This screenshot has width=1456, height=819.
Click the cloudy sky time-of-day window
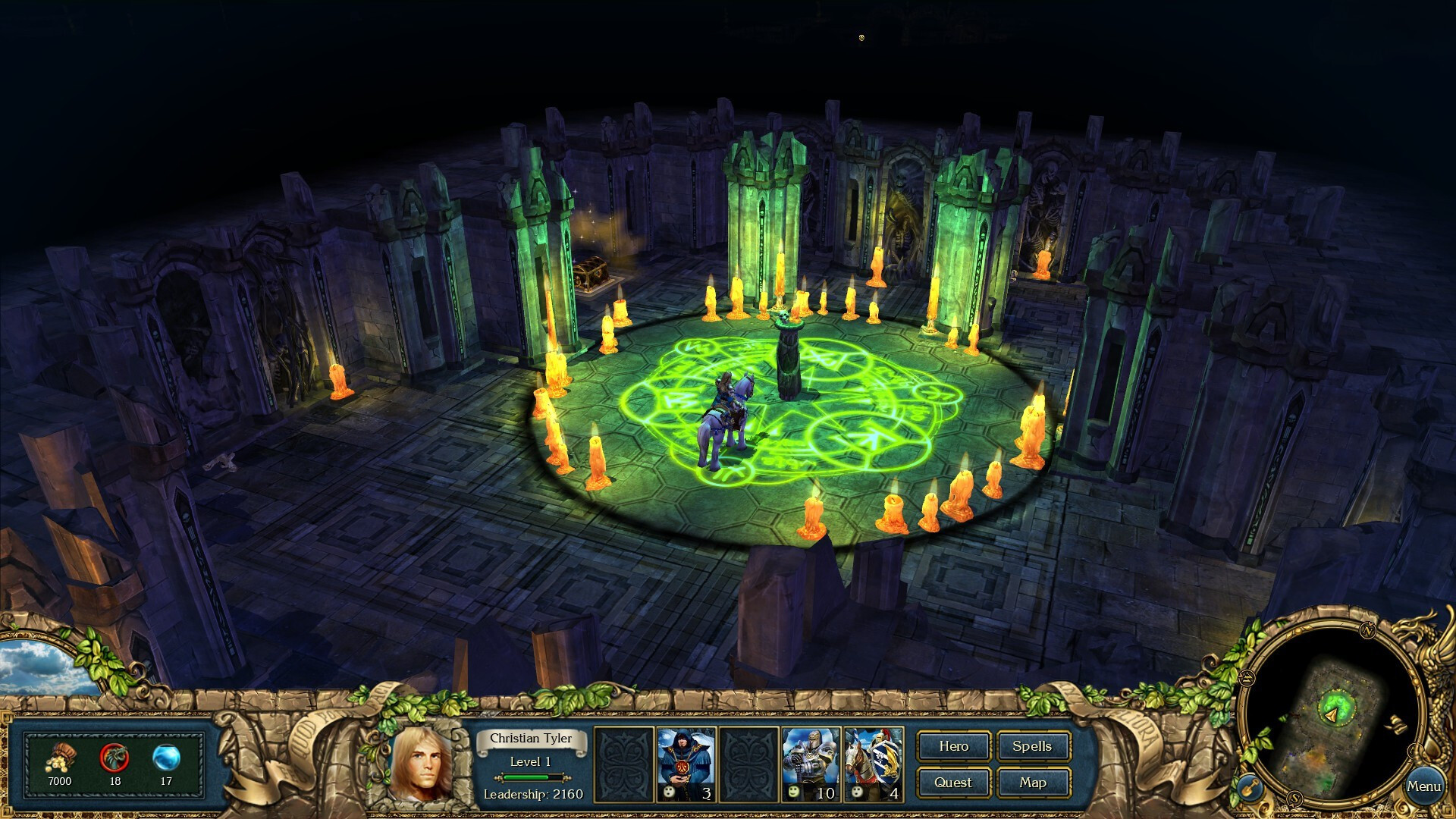click(x=38, y=667)
